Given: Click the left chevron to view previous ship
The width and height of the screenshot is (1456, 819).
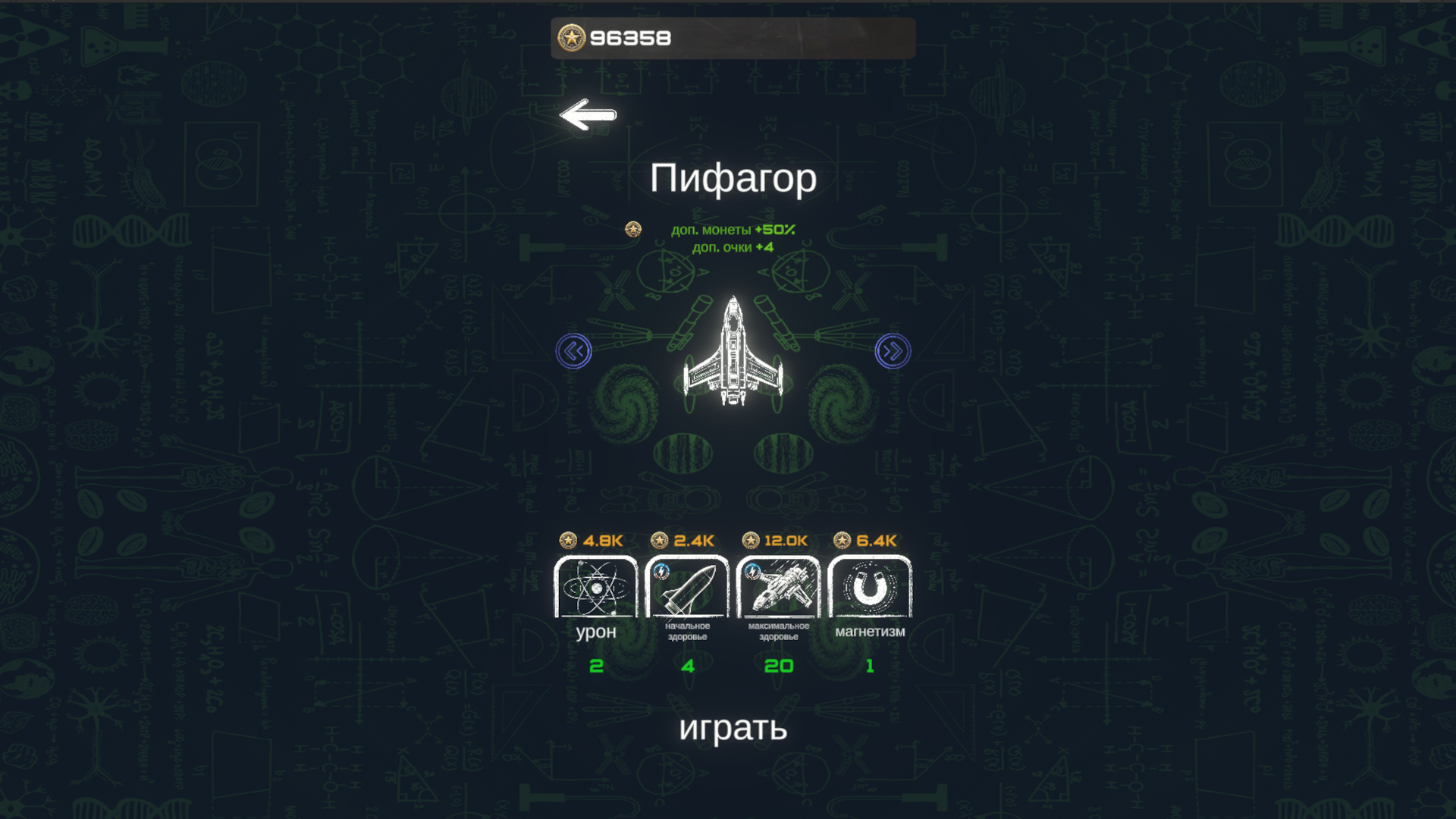Looking at the screenshot, I should (574, 350).
